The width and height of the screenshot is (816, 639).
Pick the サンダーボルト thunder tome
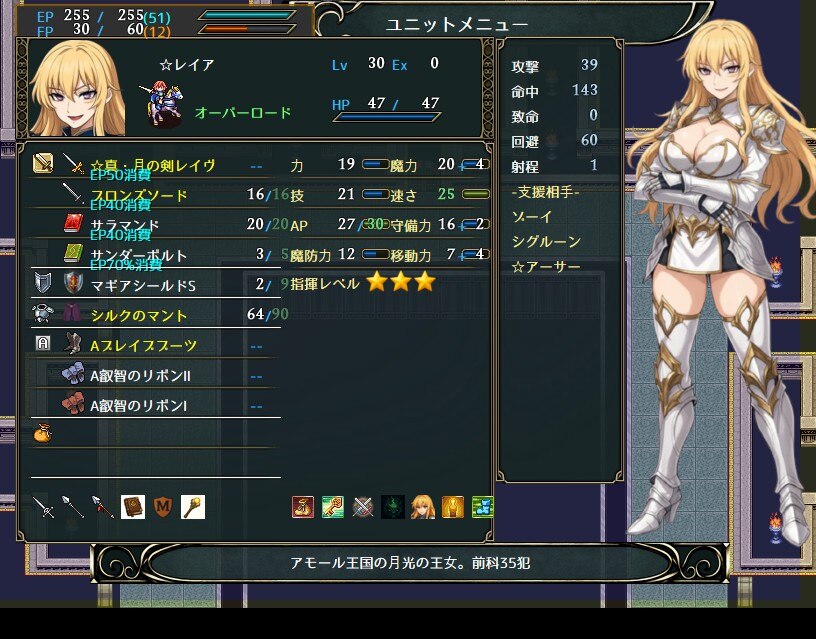(138, 254)
